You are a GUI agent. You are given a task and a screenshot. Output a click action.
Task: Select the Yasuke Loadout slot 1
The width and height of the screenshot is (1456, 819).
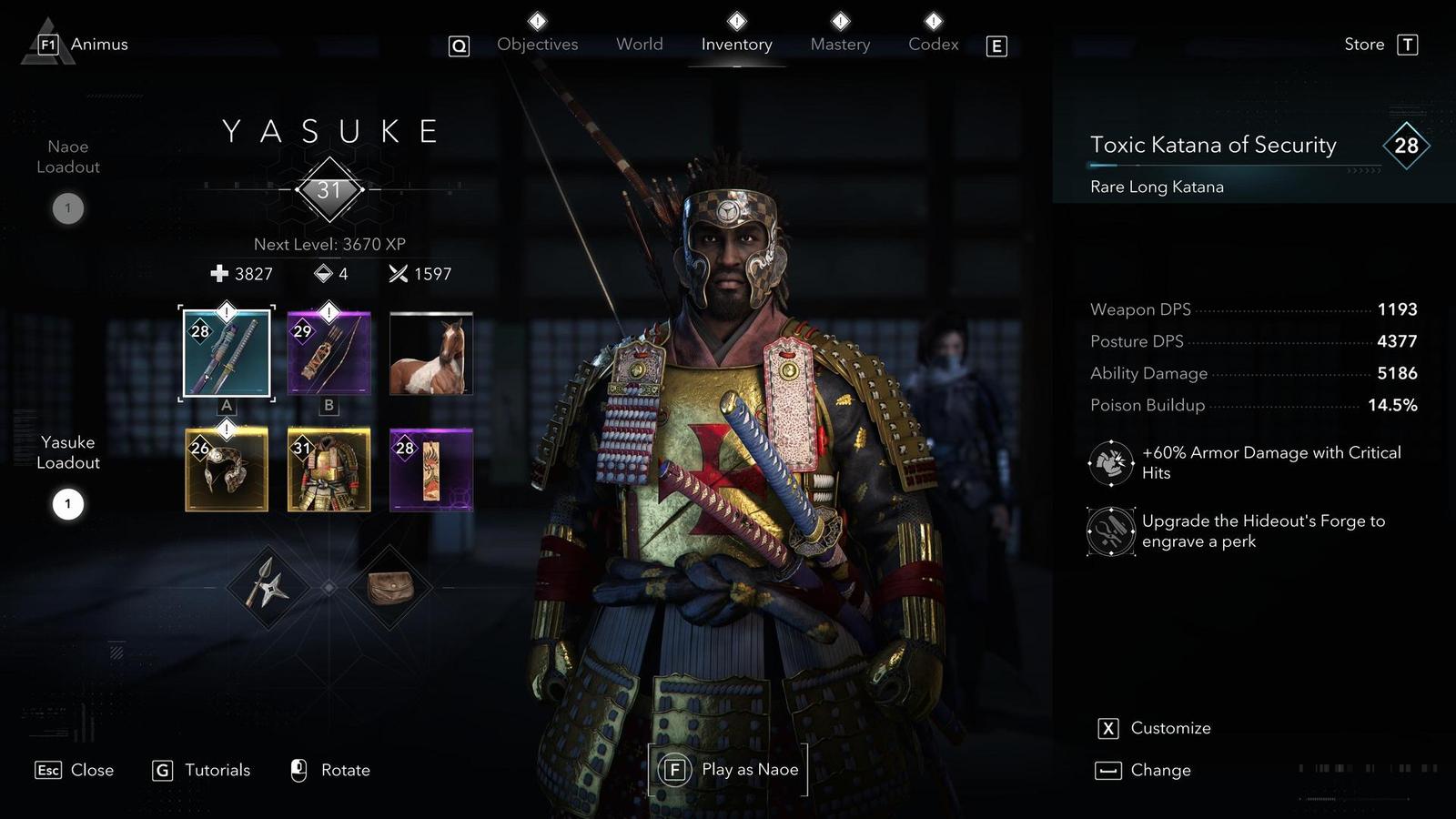click(x=67, y=503)
